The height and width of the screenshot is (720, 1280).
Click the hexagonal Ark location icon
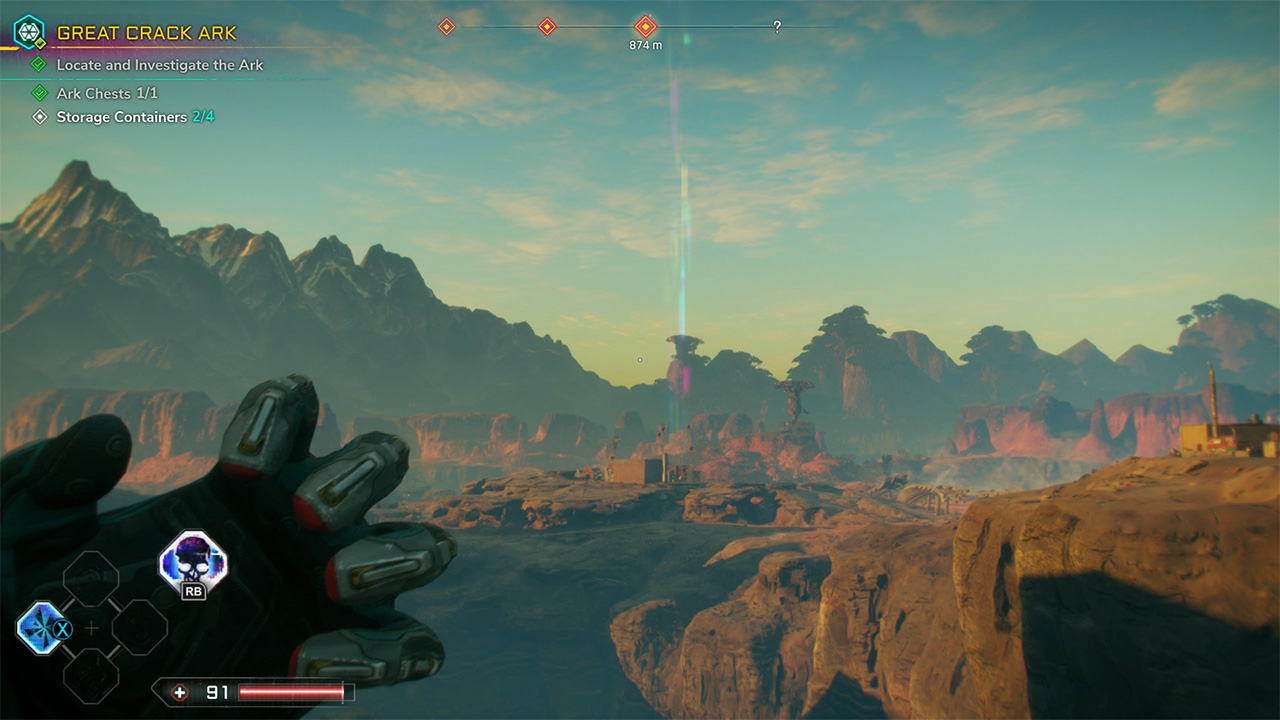[29, 32]
